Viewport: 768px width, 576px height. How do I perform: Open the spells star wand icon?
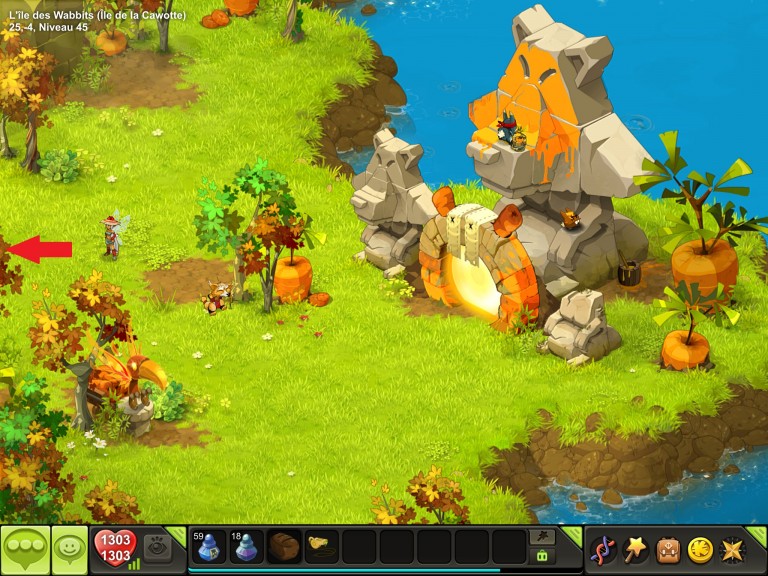[x=635, y=549]
